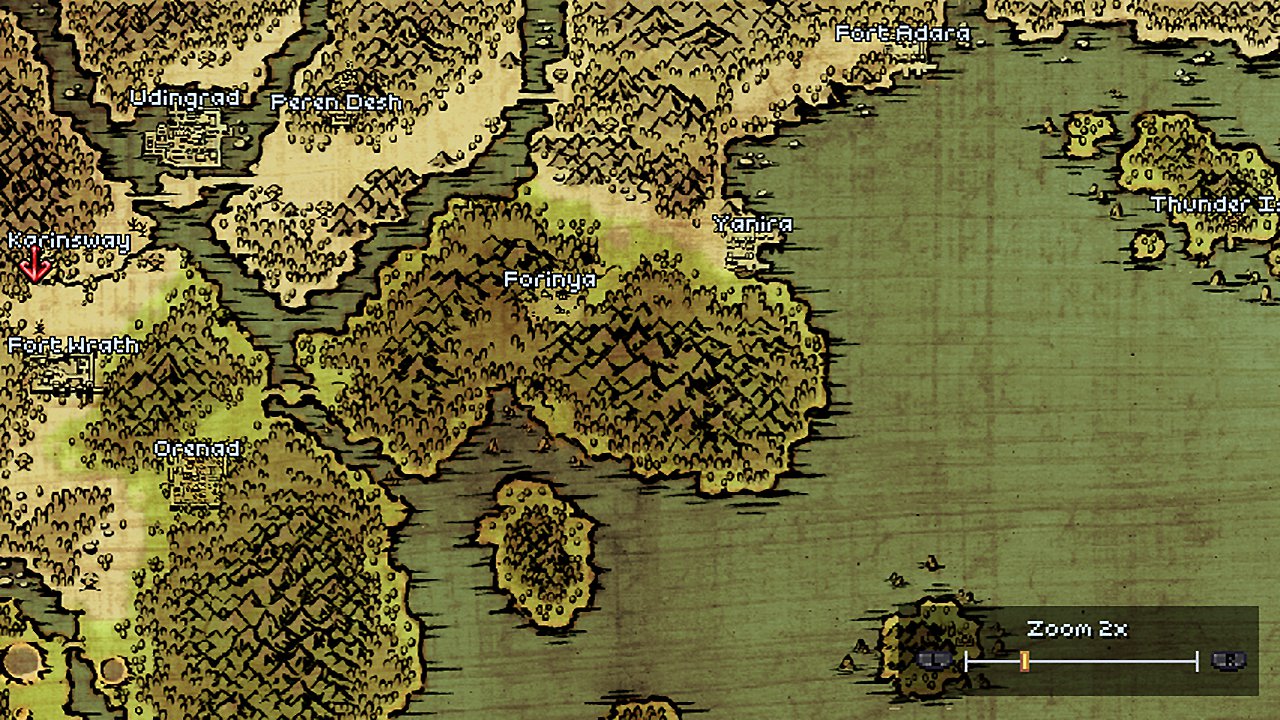Select the Yanira place name

point(753,225)
